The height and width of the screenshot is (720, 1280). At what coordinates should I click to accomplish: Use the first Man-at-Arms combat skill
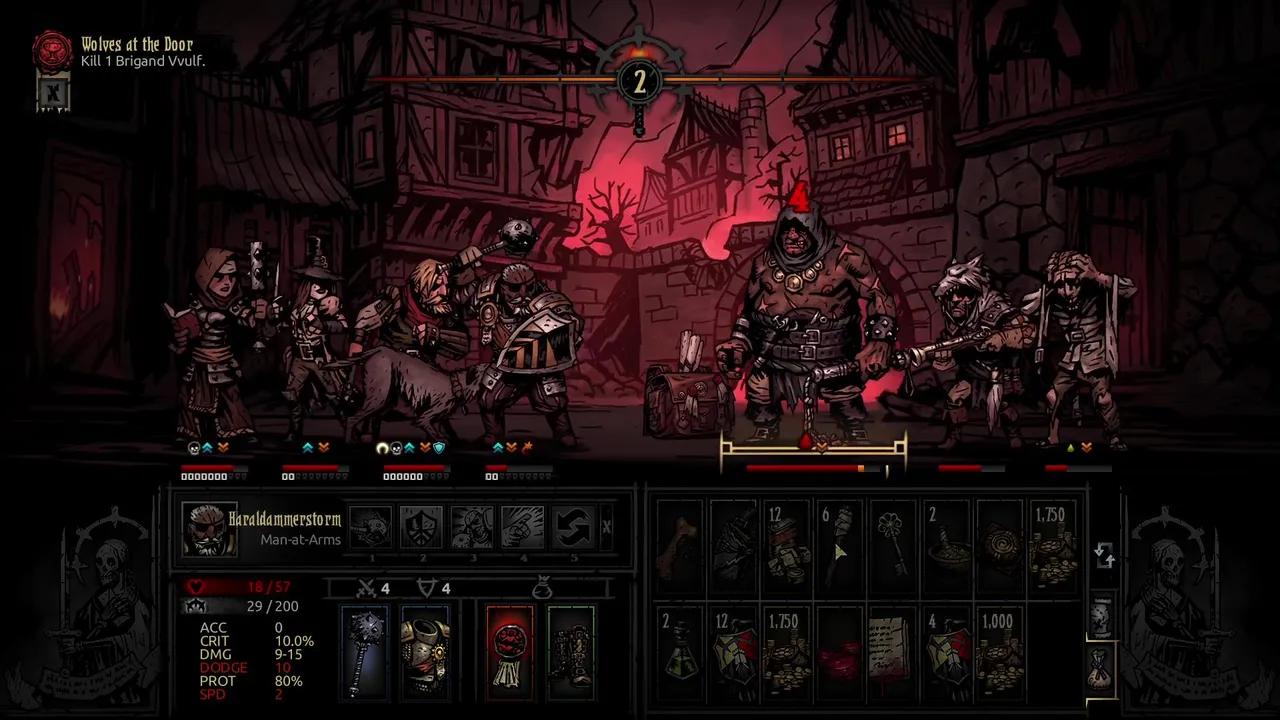pos(371,527)
